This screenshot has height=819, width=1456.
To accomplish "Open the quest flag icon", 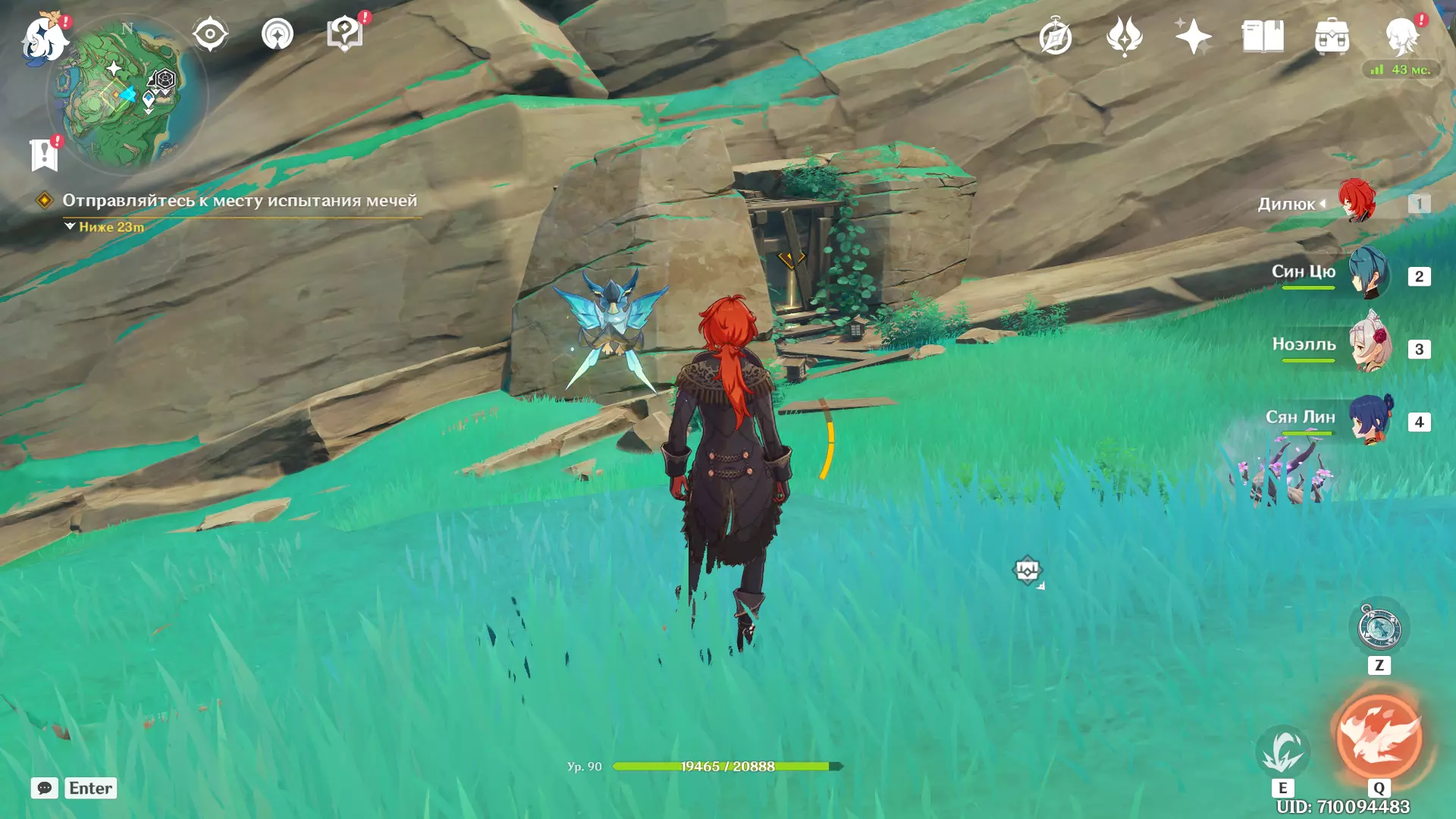I will point(44,155).
